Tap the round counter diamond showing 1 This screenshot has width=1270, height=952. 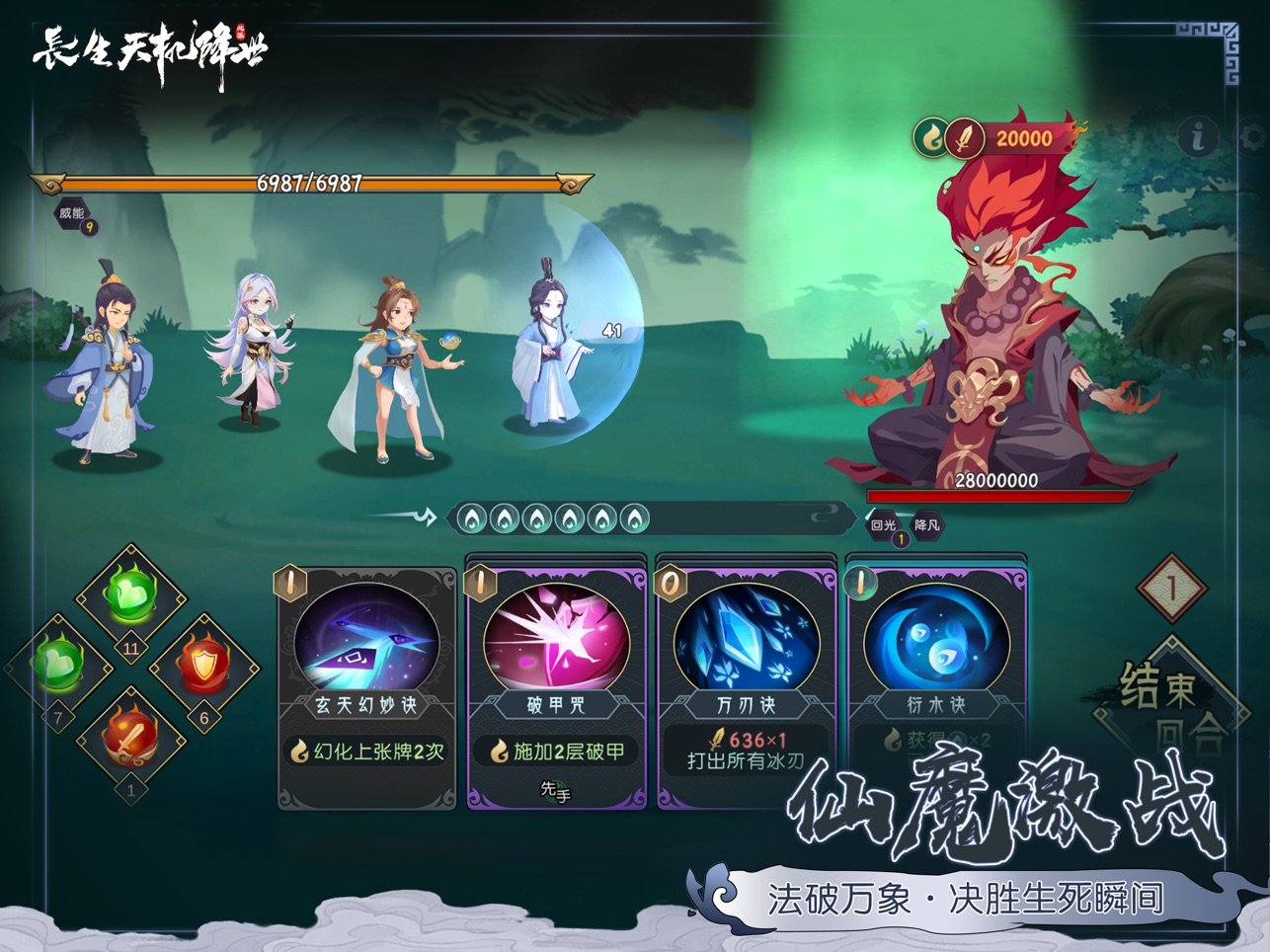click(x=1171, y=588)
